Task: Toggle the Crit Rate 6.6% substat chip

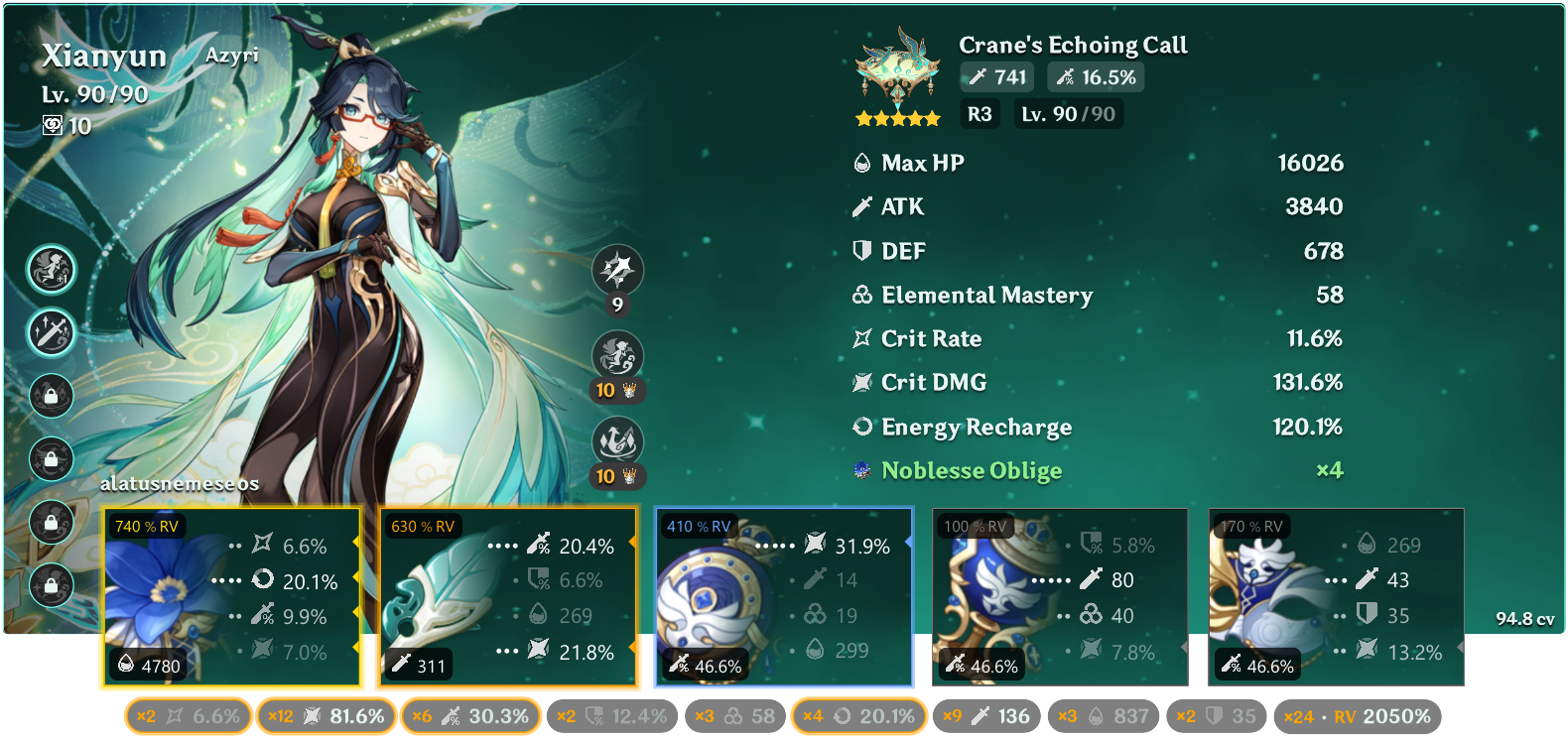Action: pos(189,716)
